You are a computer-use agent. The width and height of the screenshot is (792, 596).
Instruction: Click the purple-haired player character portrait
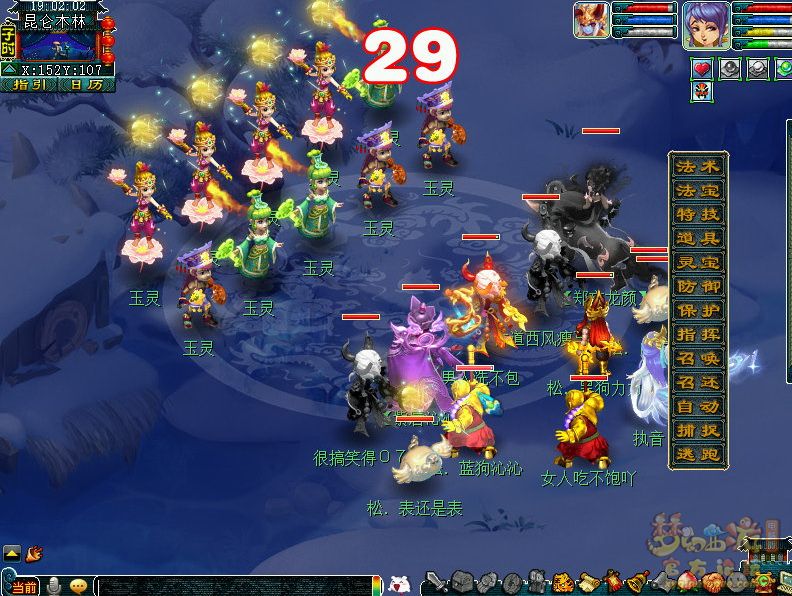(705, 25)
